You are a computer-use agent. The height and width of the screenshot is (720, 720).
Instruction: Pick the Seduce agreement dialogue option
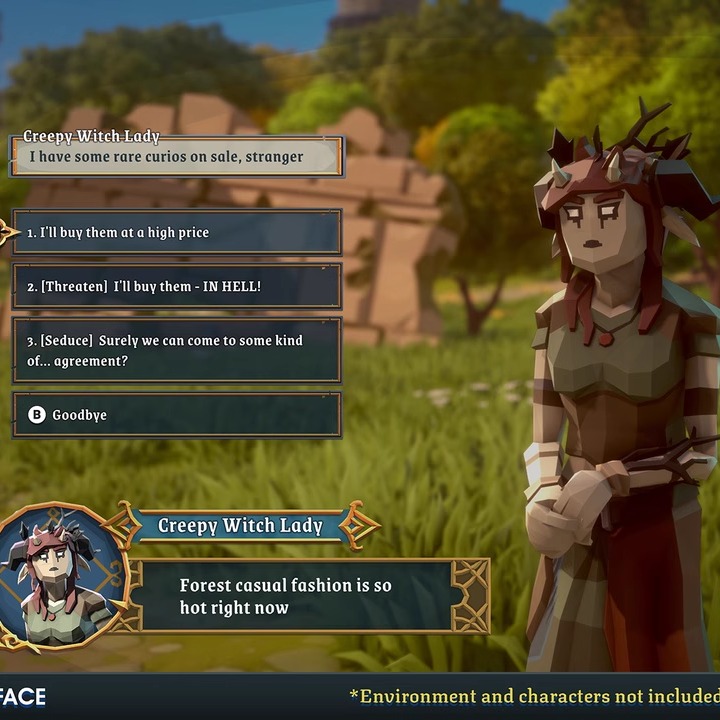[x=177, y=350]
